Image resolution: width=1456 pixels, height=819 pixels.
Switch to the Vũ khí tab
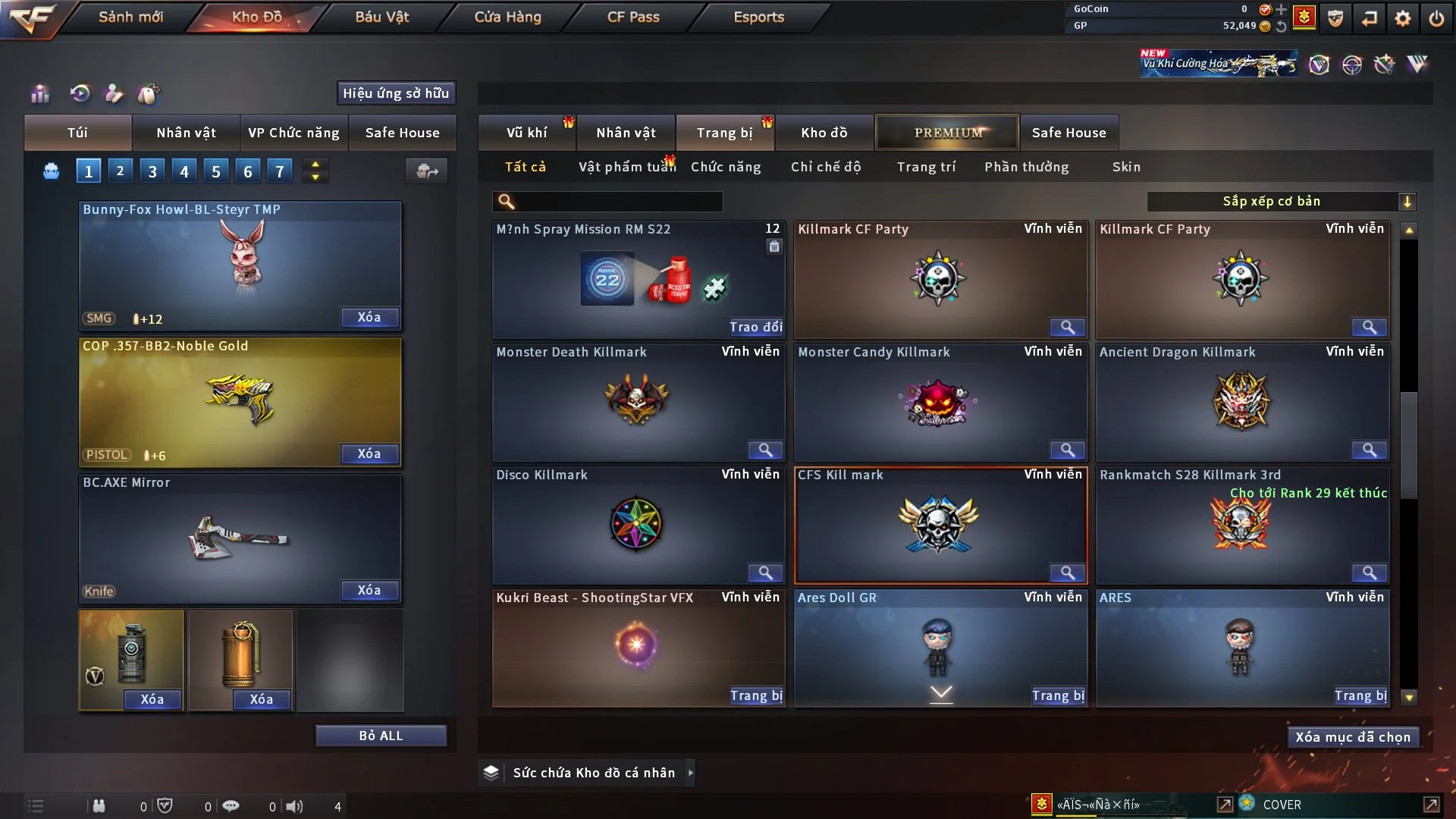[x=526, y=133]
